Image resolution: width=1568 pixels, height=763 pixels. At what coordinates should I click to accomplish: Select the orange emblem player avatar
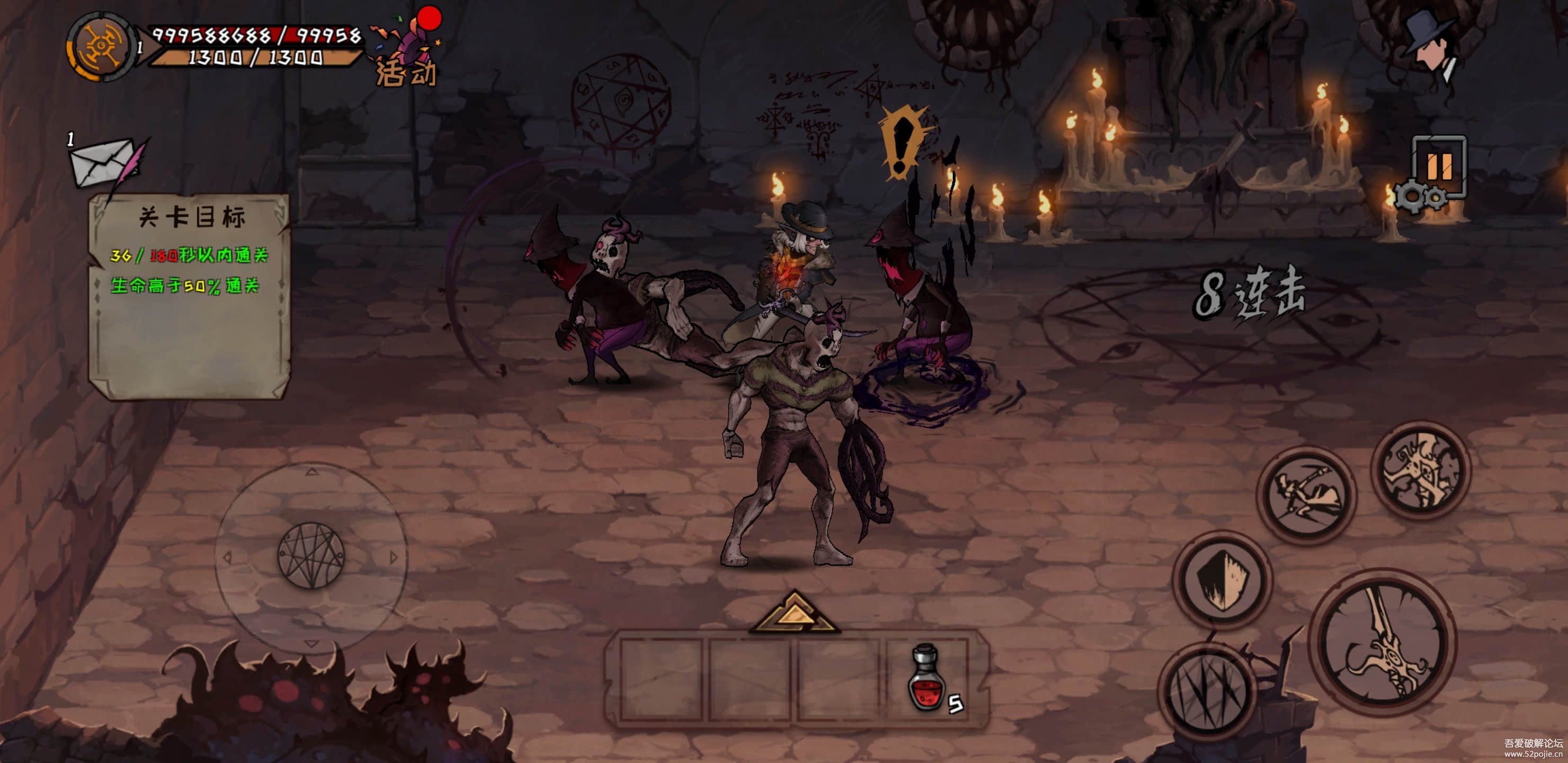[101, 47]
